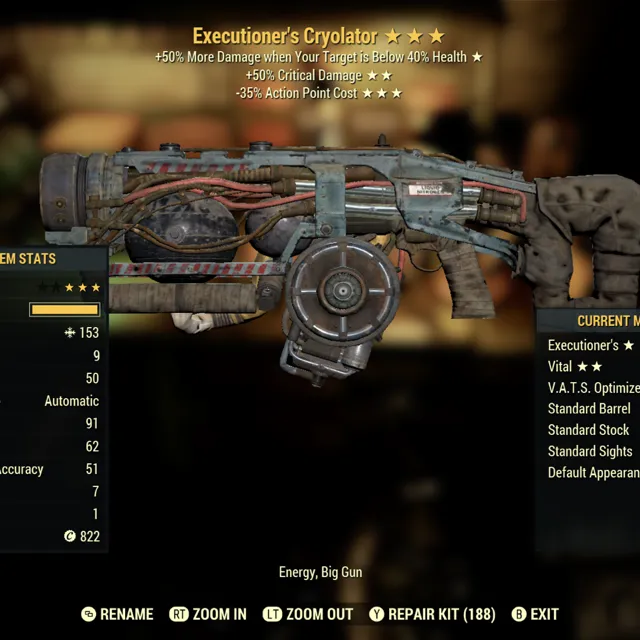Pick the Standard Sights mod entry

(x=590, y=451)
